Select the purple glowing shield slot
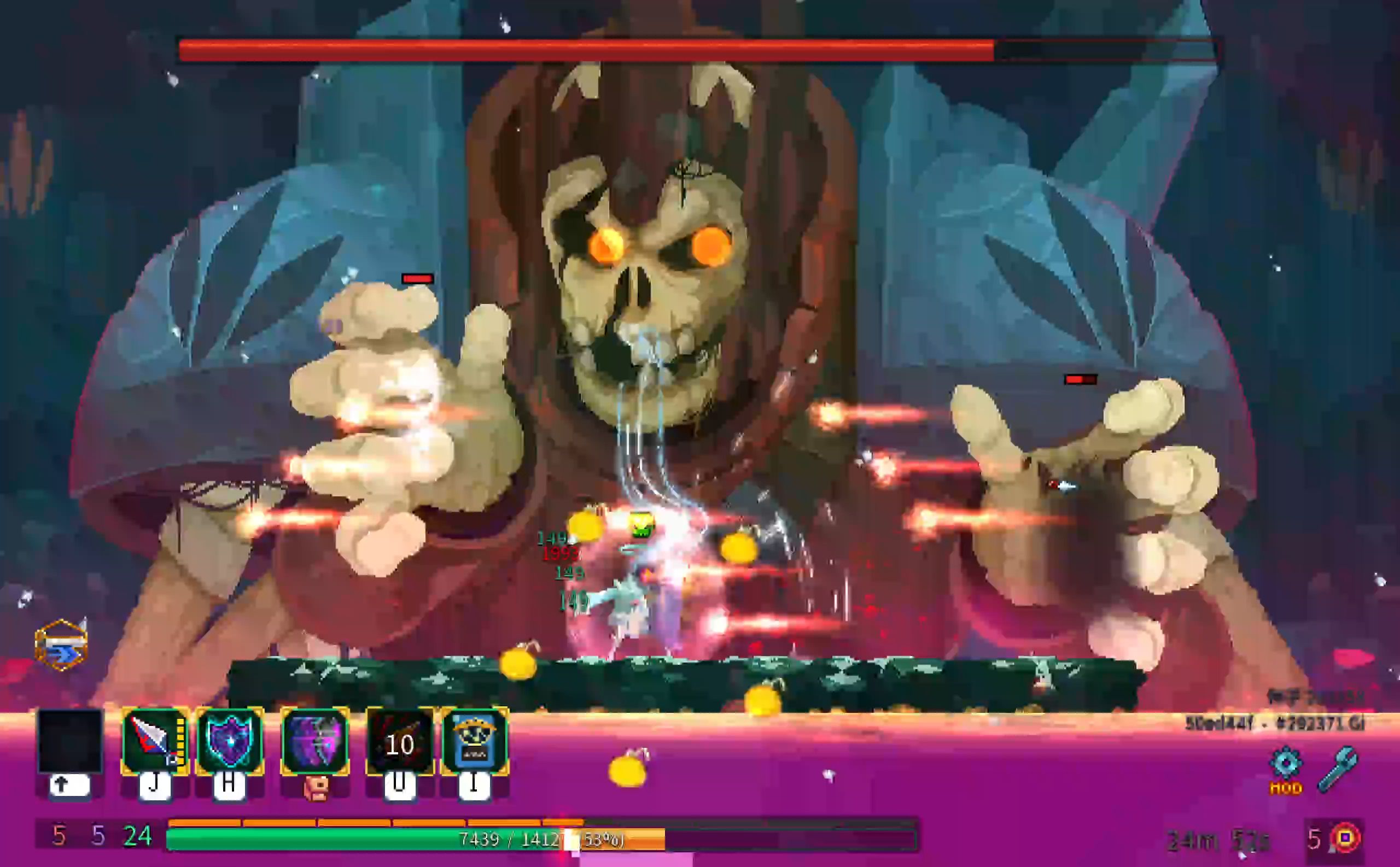1400x867 pixels. tap(230, 741)
